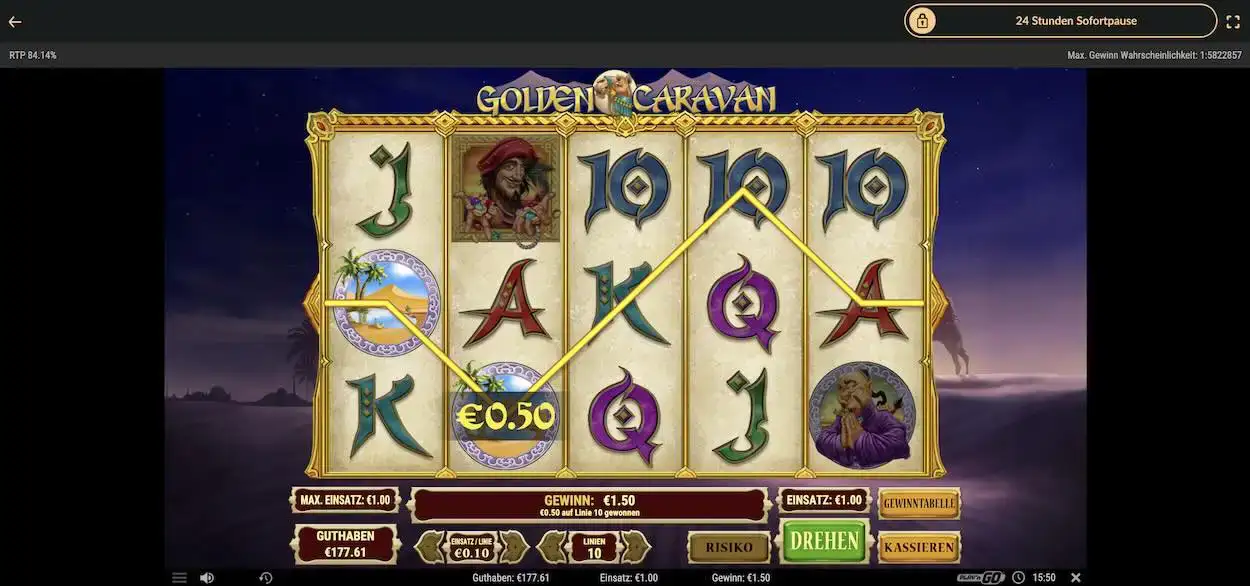Image resolution: width=1250 pixels, height=586 pixels.
Task: Decrease the Einsatz per Linie bet
Action: click(430, 547)
